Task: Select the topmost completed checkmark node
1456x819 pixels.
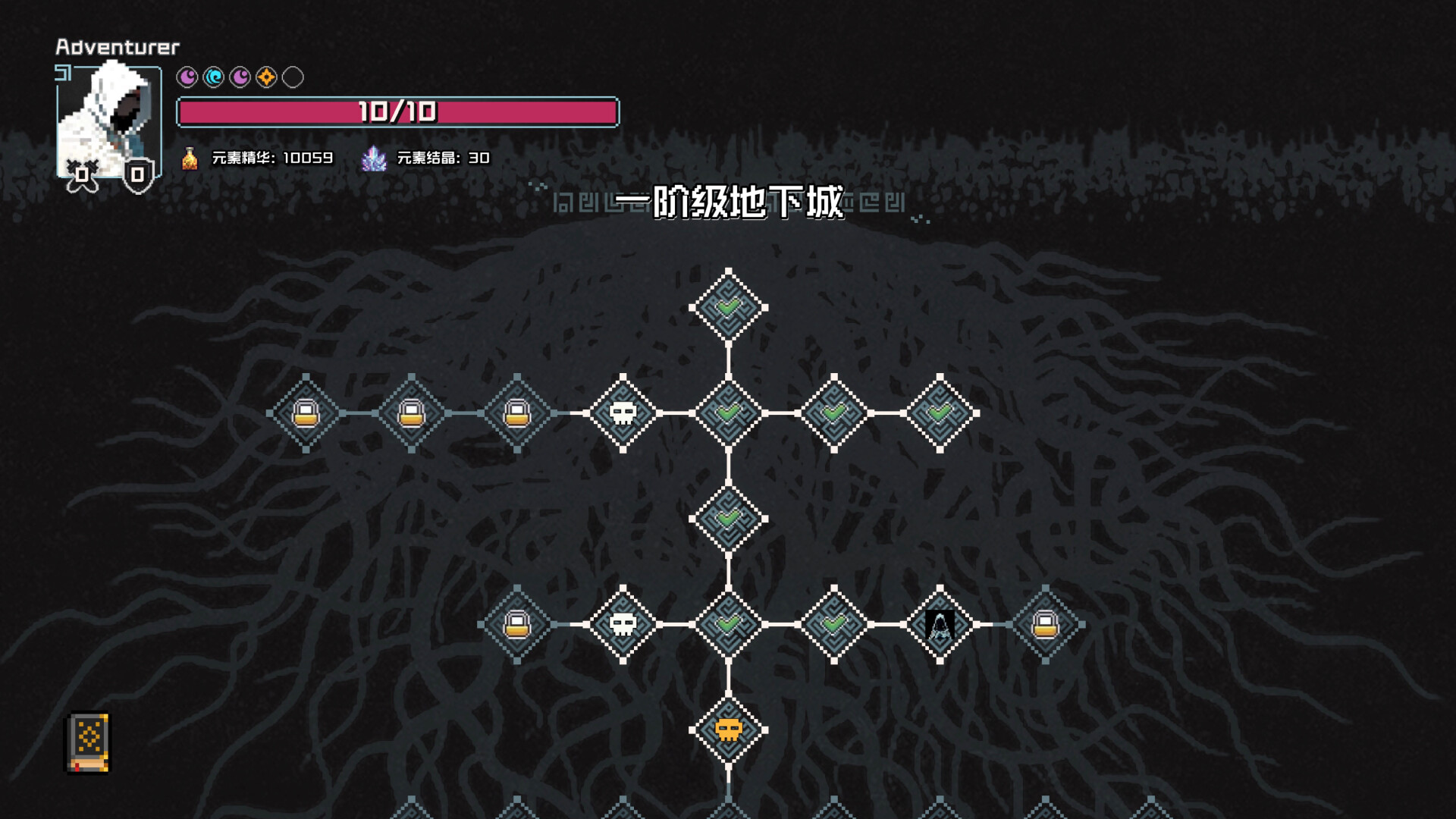Action: (x=730, y=306)
